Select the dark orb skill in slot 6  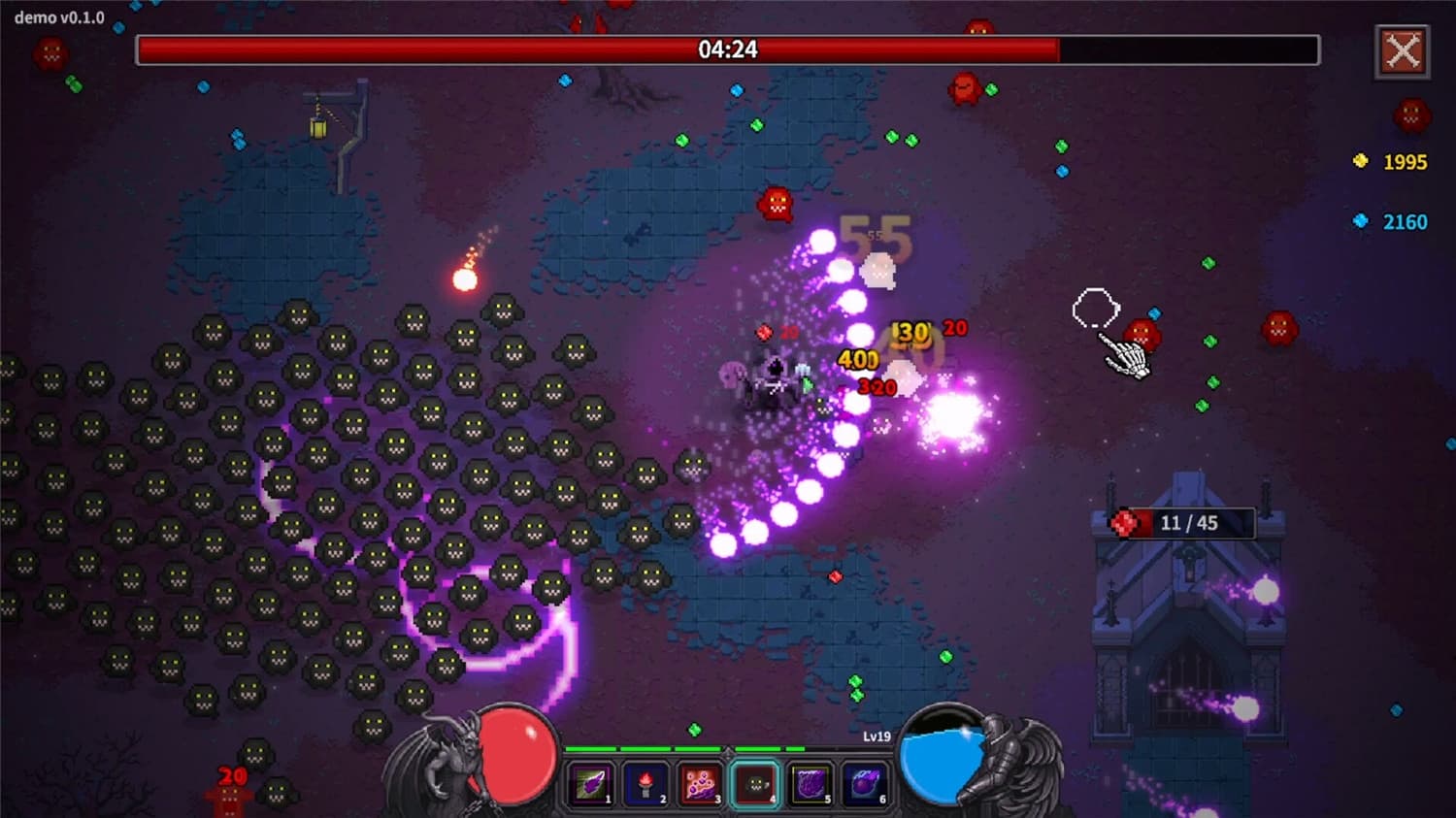coord(866,782)
